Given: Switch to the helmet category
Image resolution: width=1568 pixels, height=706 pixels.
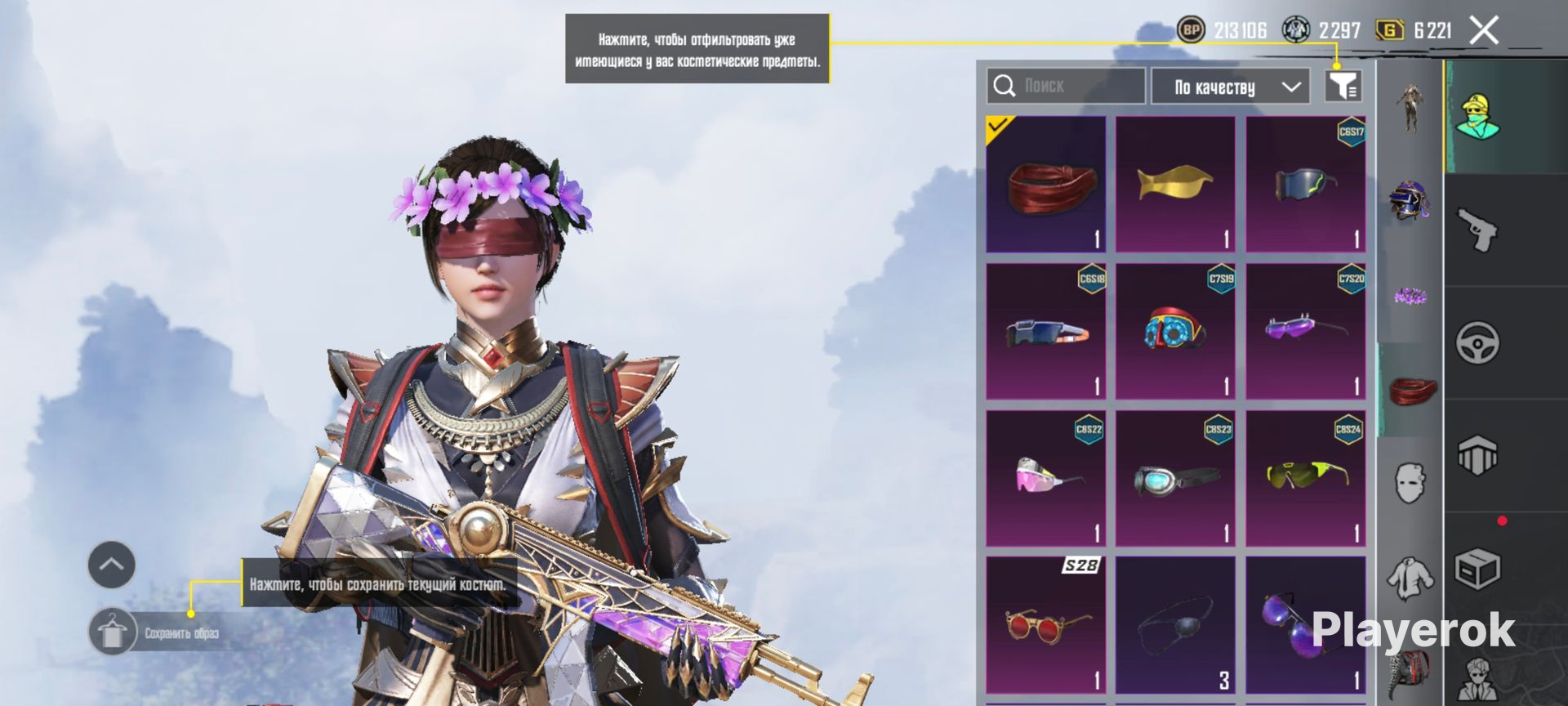Looking at the screenshot, I should pyautogui.click(x=1410, y=200).
